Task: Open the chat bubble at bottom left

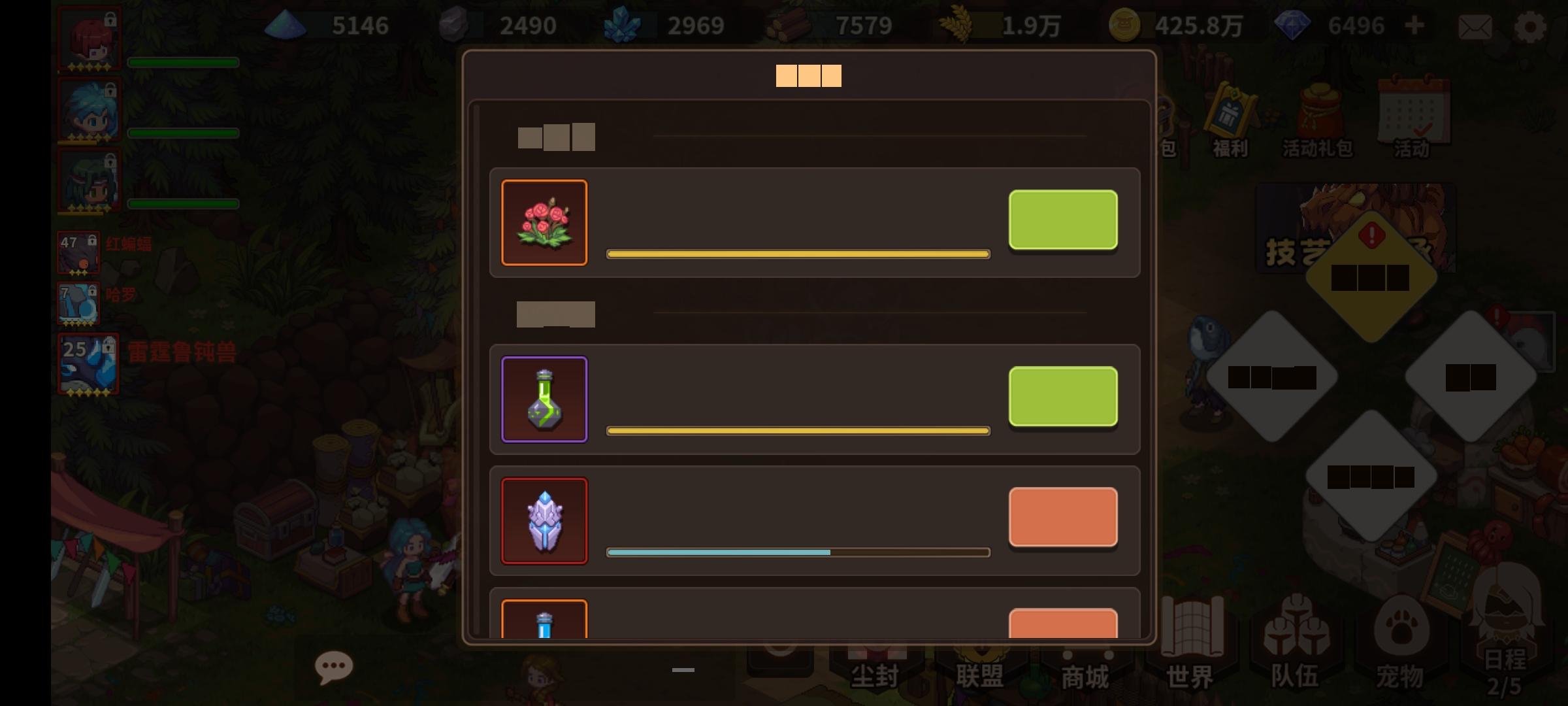Action: tap(335, 665)
